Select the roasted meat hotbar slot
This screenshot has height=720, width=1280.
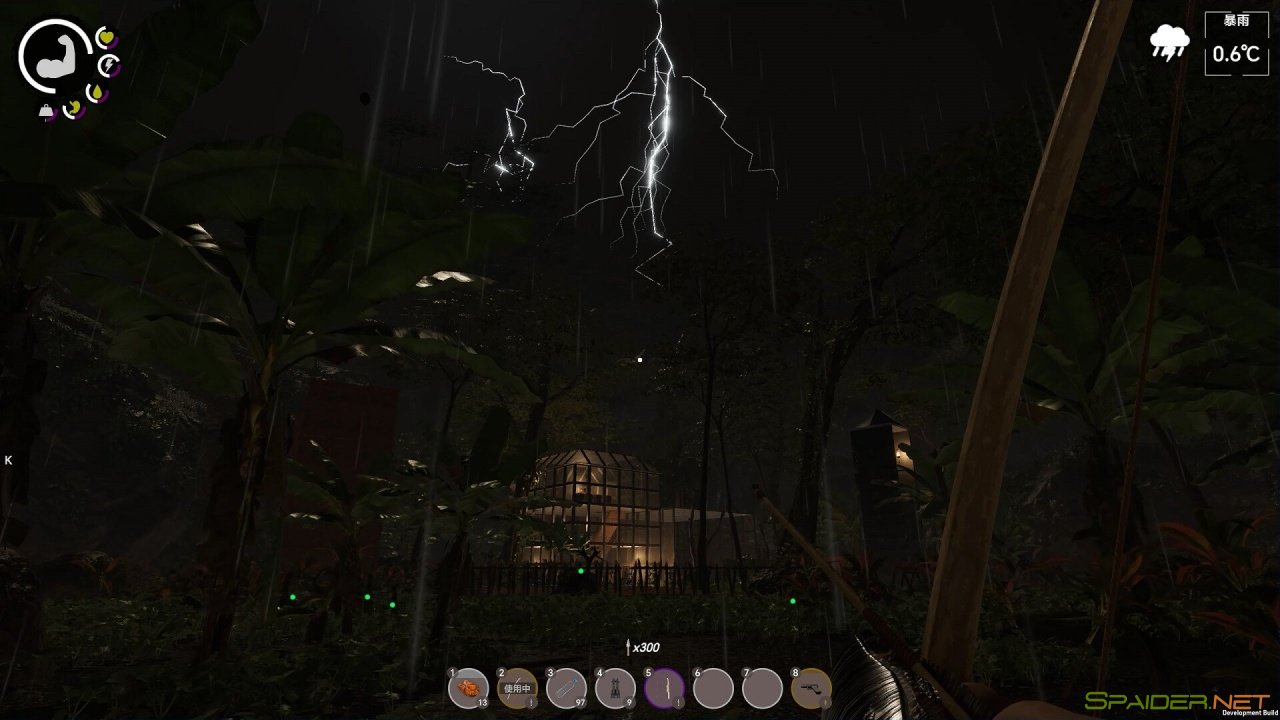coord(468,688)
